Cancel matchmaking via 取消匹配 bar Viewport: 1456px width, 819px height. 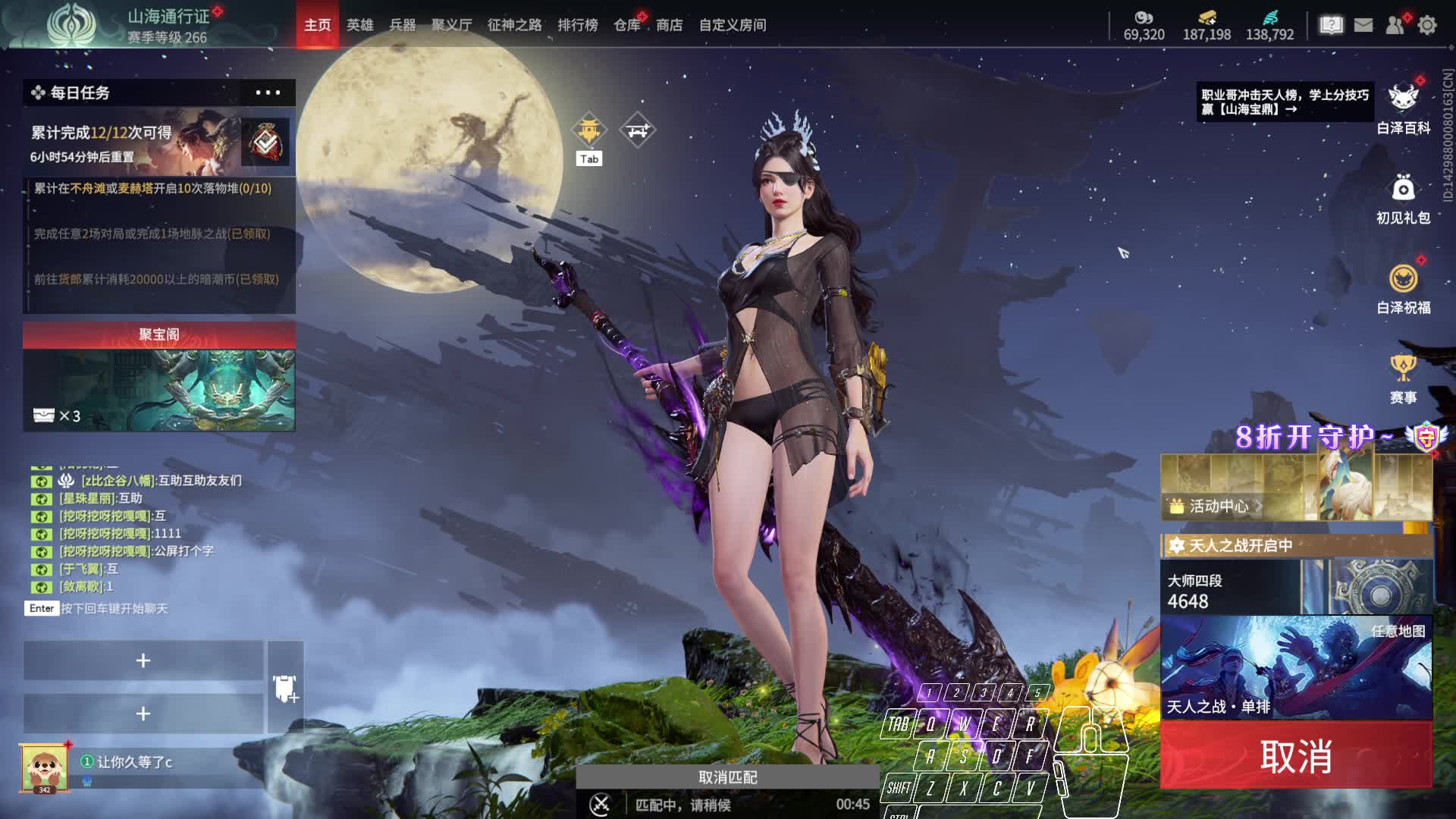[x=727, y=777]
